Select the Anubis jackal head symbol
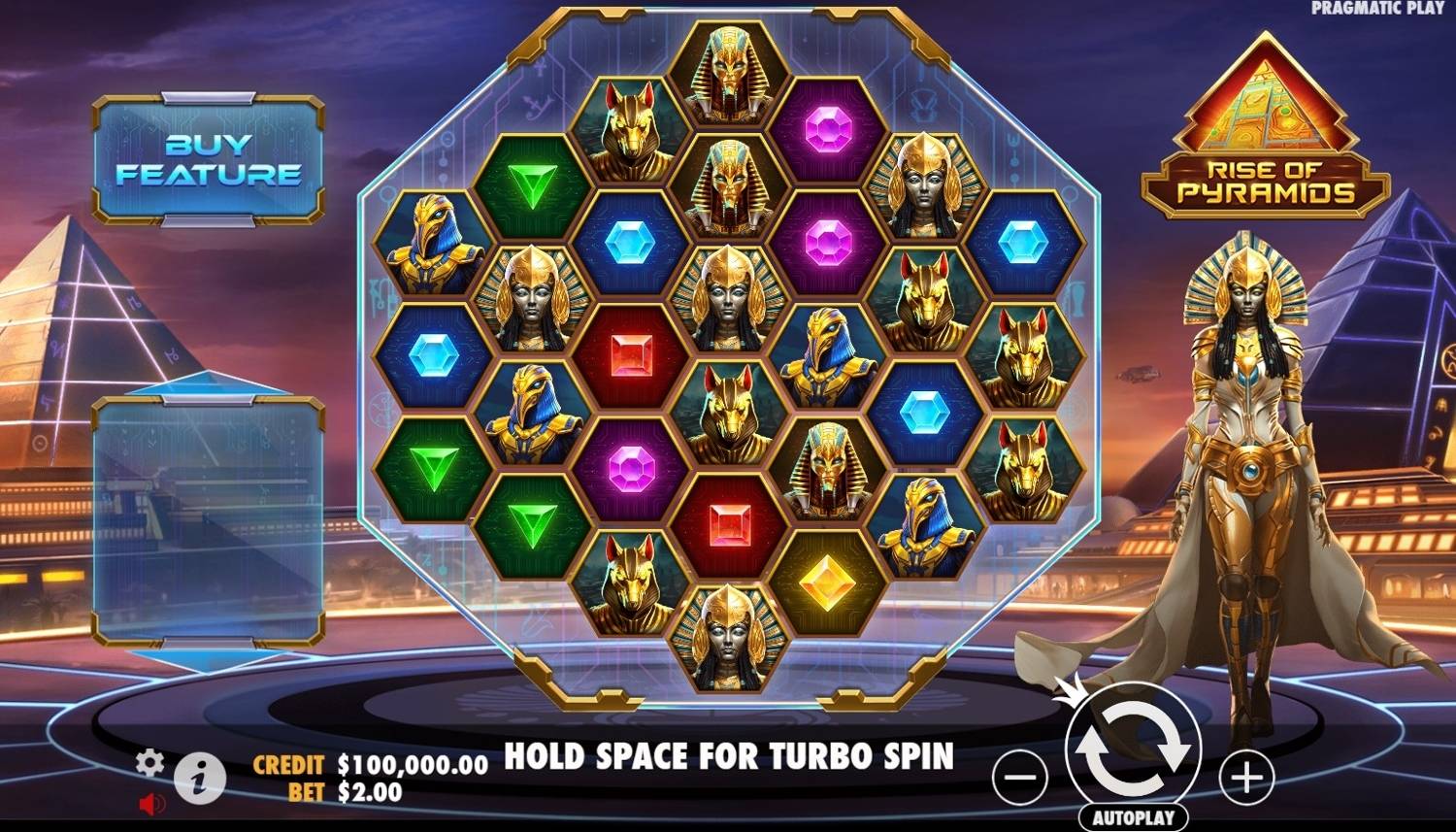The width and height of the screenshot is (1456, 832). (x=632, y=136)
